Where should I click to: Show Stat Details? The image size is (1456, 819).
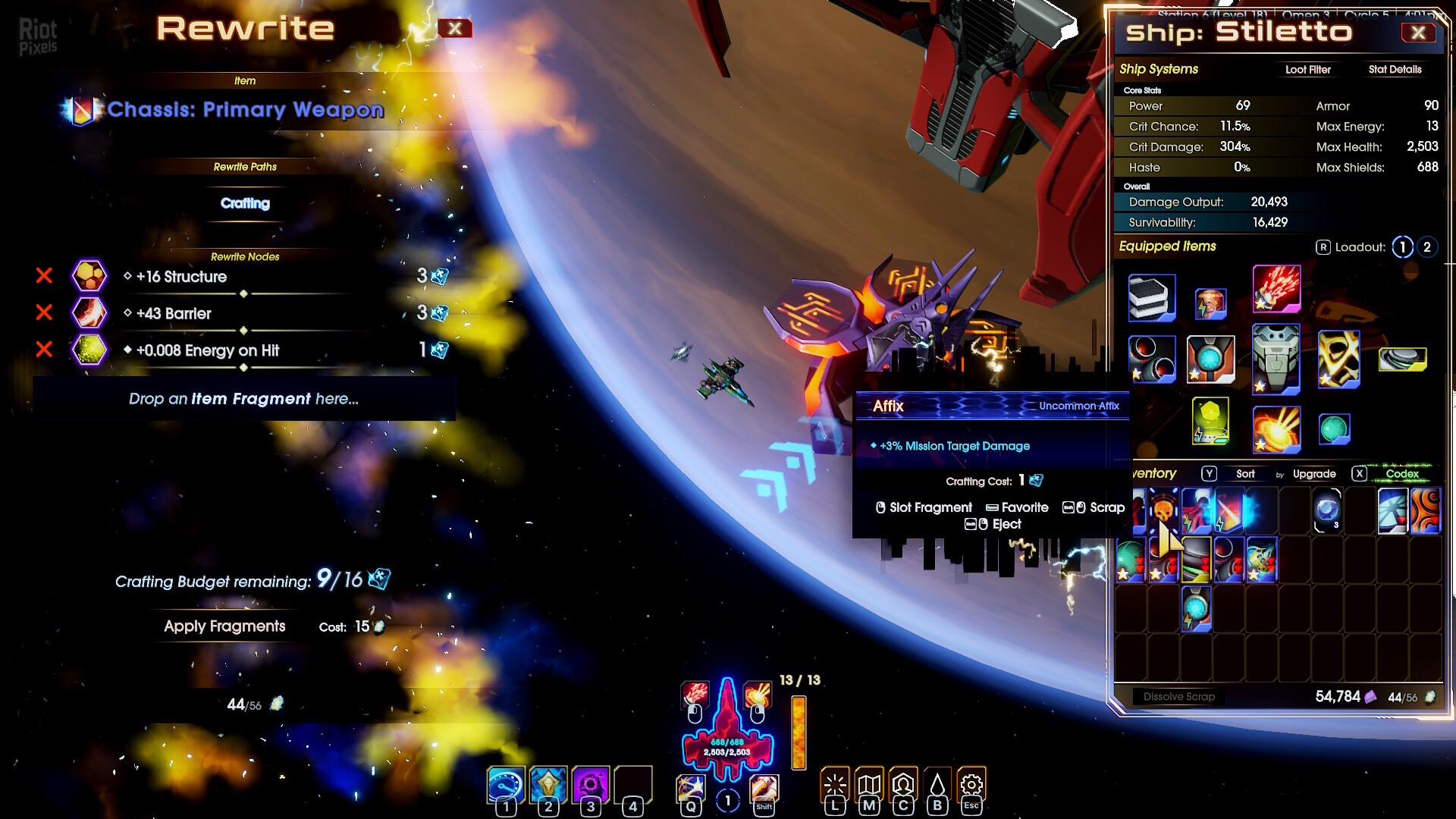point(1395,70)
